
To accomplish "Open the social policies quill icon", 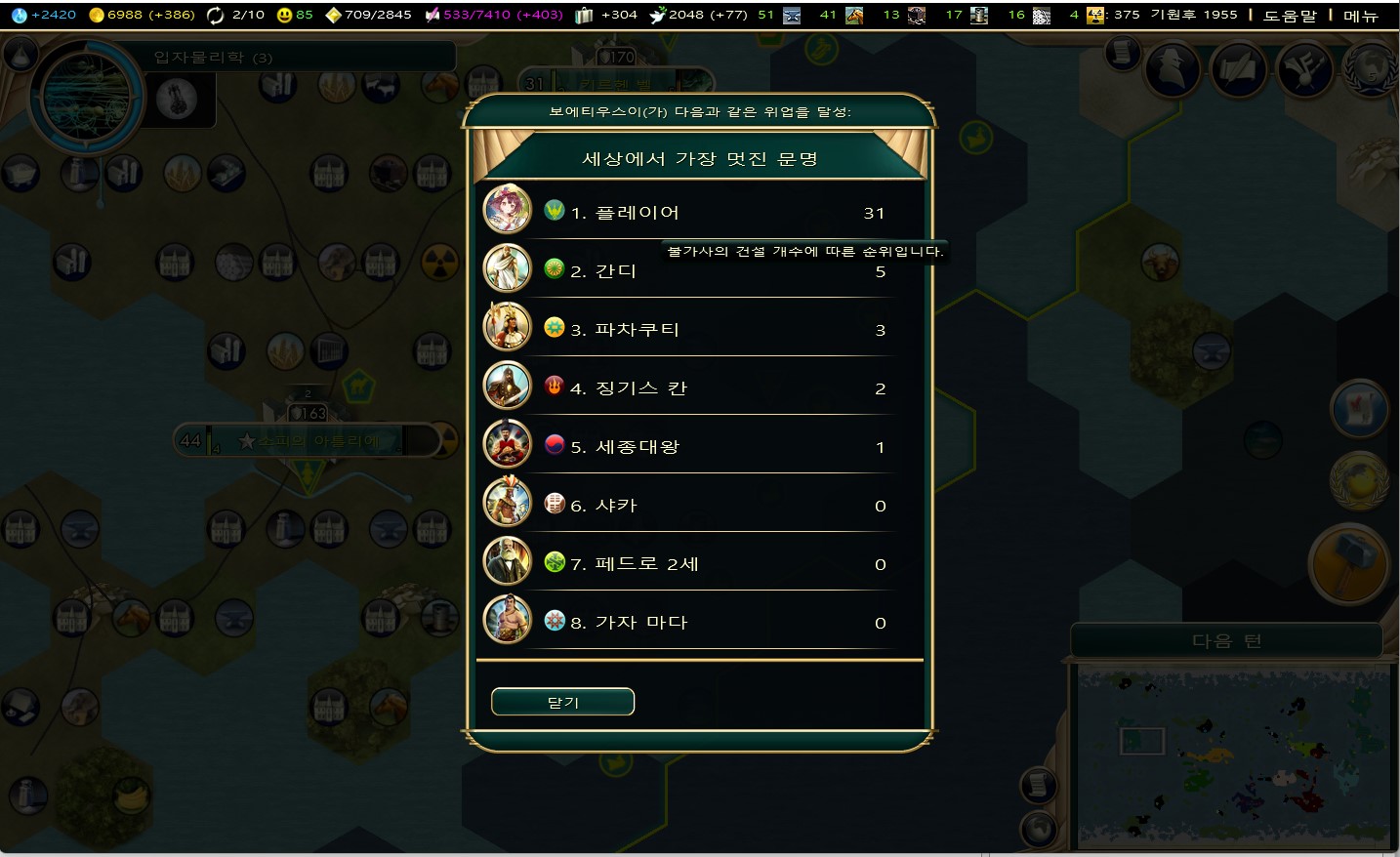I will click(x=1239, y=69).
